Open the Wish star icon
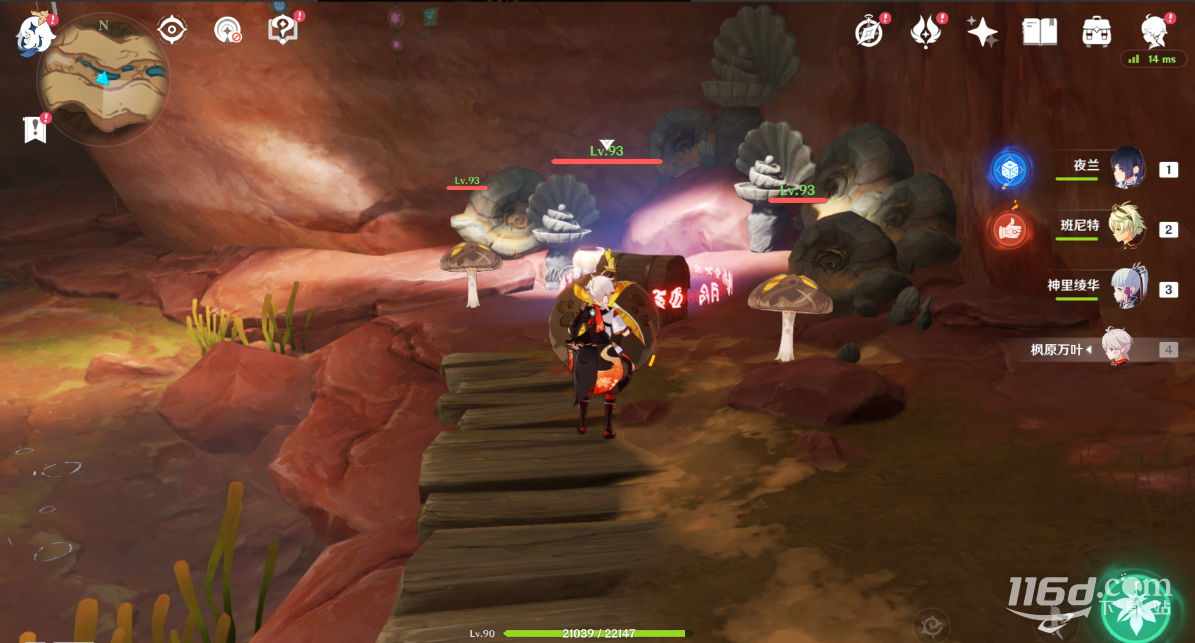1195x643 pixels. point(983,32)
